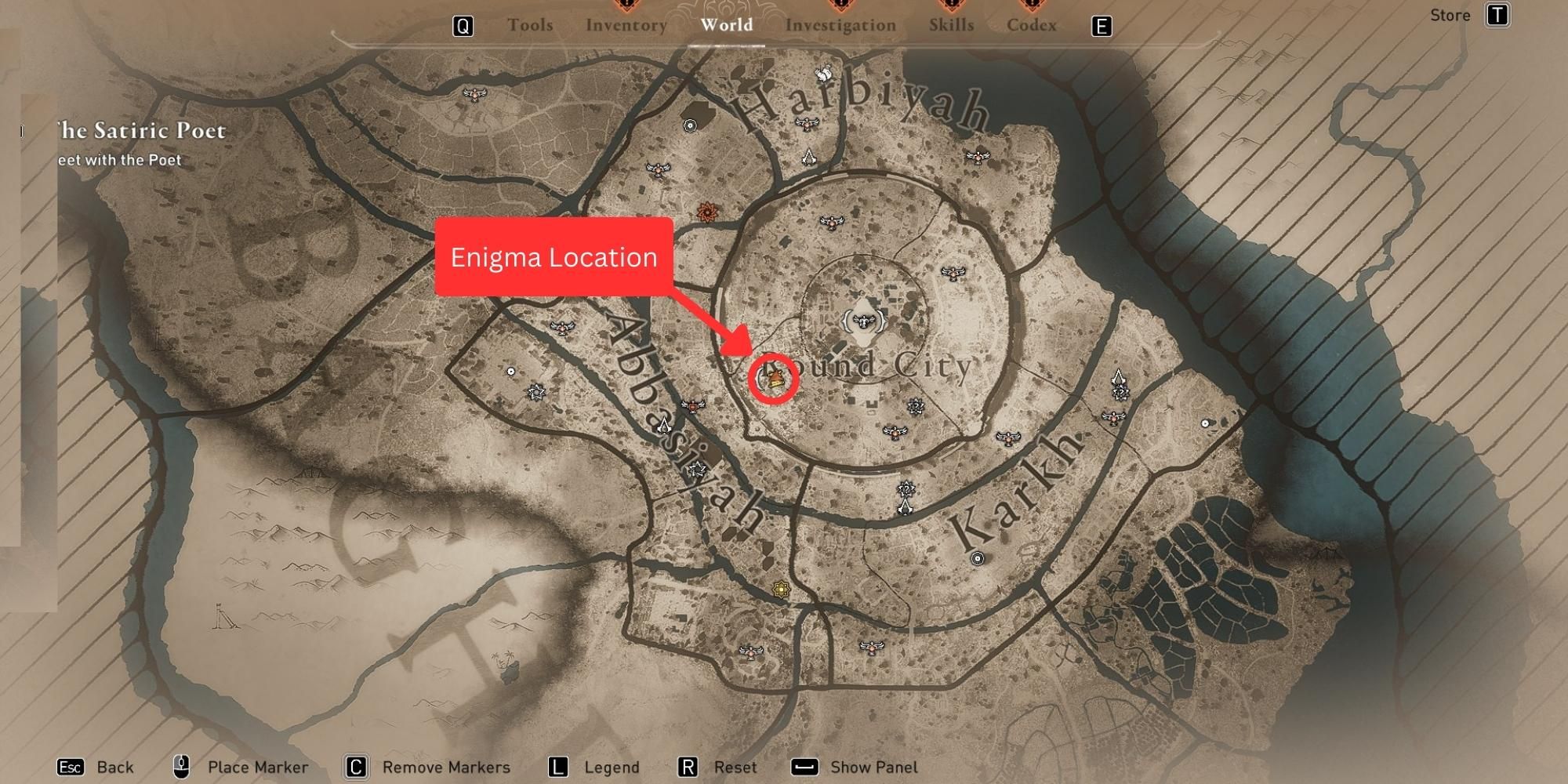Click Remove Markers
Image resolution: width=1568 pixels, height=784 pixels.
(x=443, y=767)
